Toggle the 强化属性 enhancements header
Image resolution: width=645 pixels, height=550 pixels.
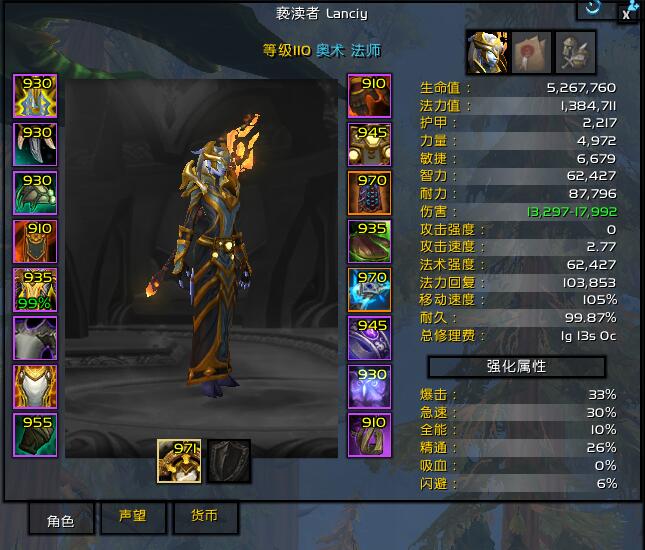click(517, 367)
